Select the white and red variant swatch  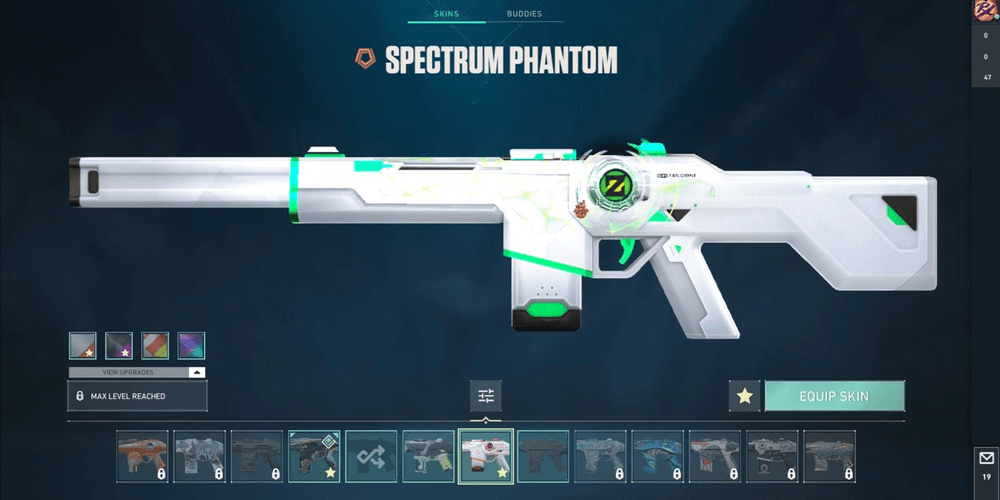pyautogui.click(x=83, y=346)
